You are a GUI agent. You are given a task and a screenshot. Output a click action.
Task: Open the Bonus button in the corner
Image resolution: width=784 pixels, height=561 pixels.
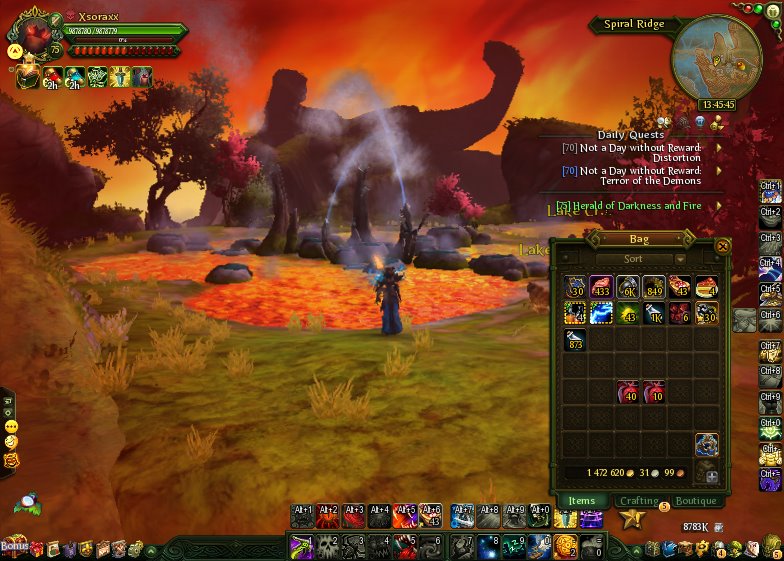click(14, 547)
